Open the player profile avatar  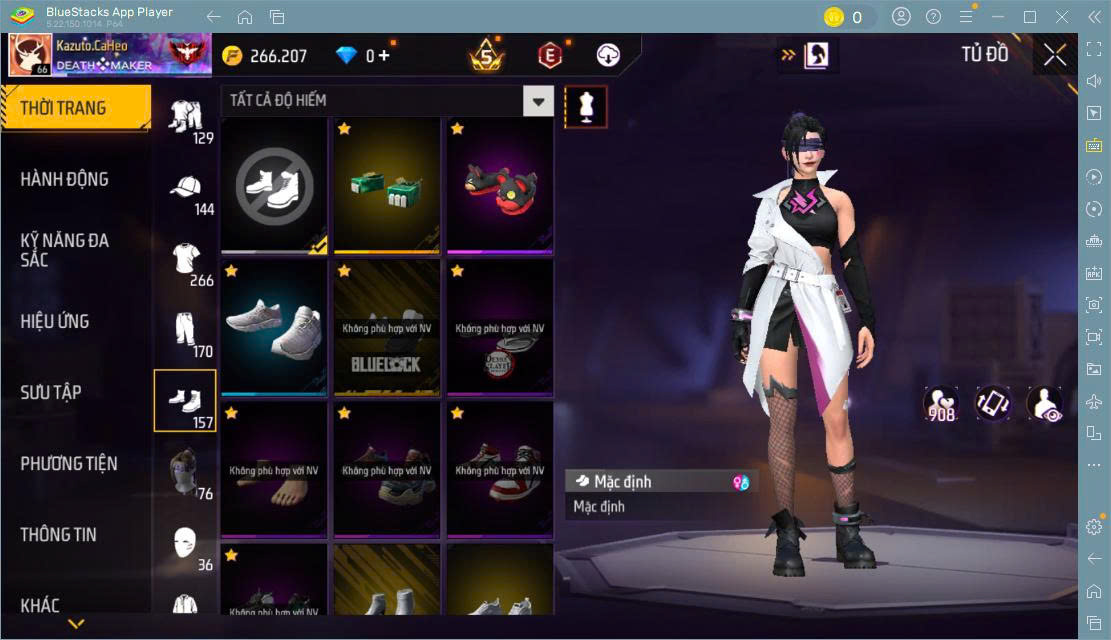click(x=30, y=55)
